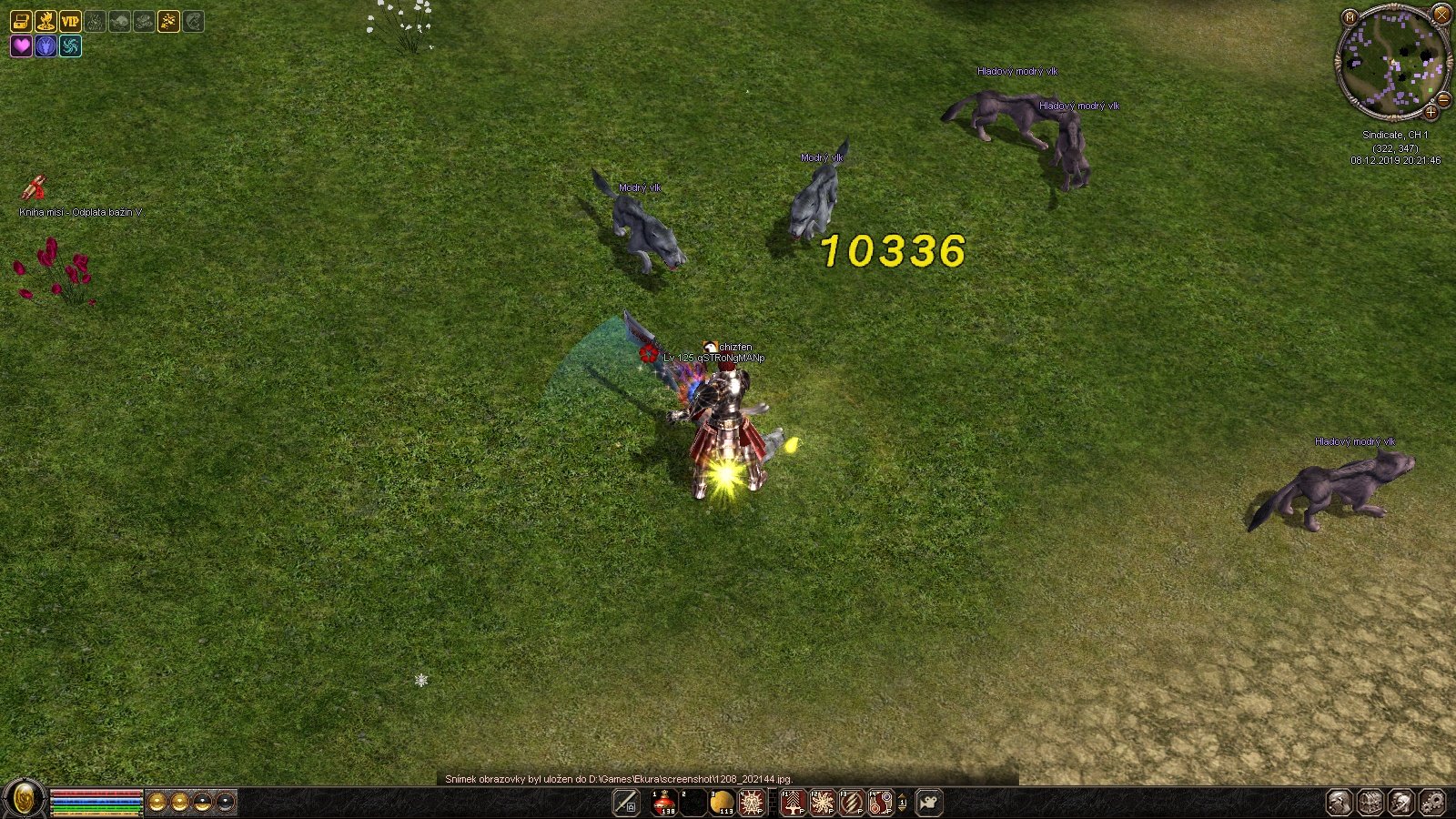Activate the F1 sword skill
Image resolution: width=1456 pixels, height=819 pixels.
pyautogui.click(x=794, y=803)
